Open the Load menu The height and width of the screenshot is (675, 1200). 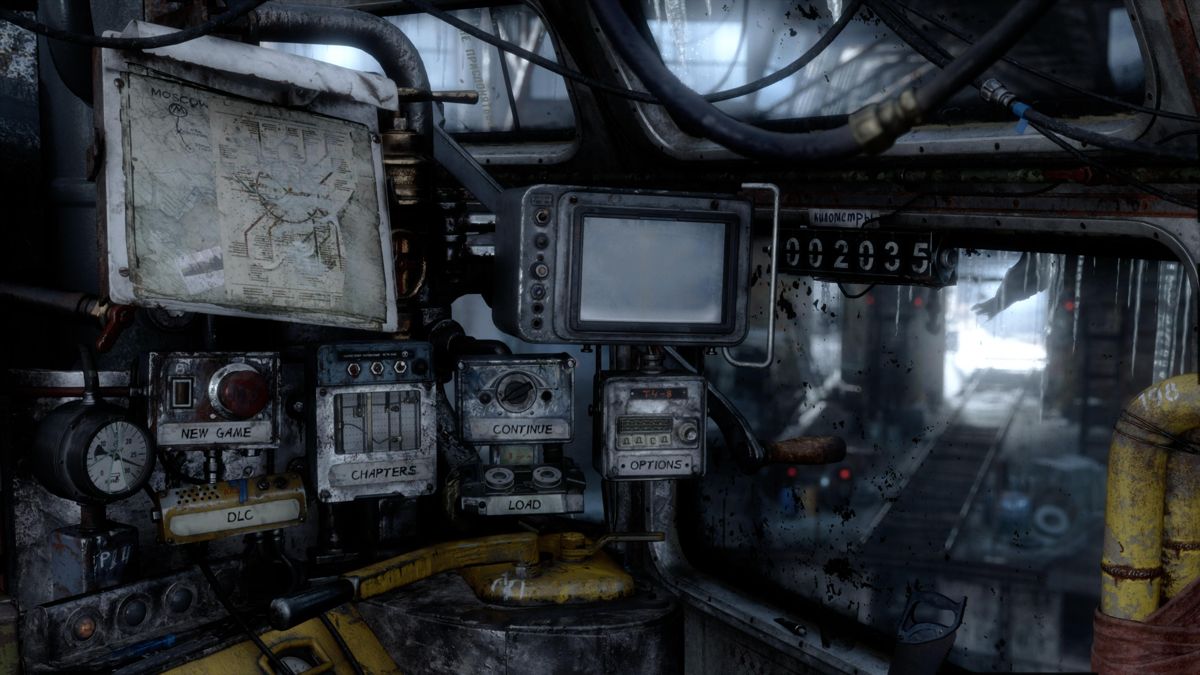click(x=522, y=503)
